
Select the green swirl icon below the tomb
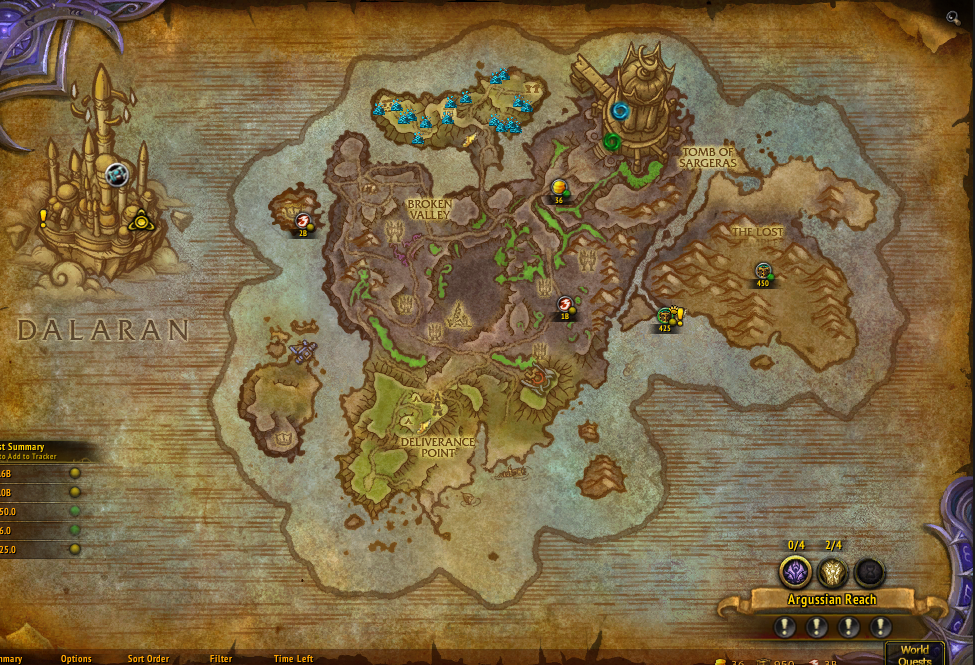[610, 142]
